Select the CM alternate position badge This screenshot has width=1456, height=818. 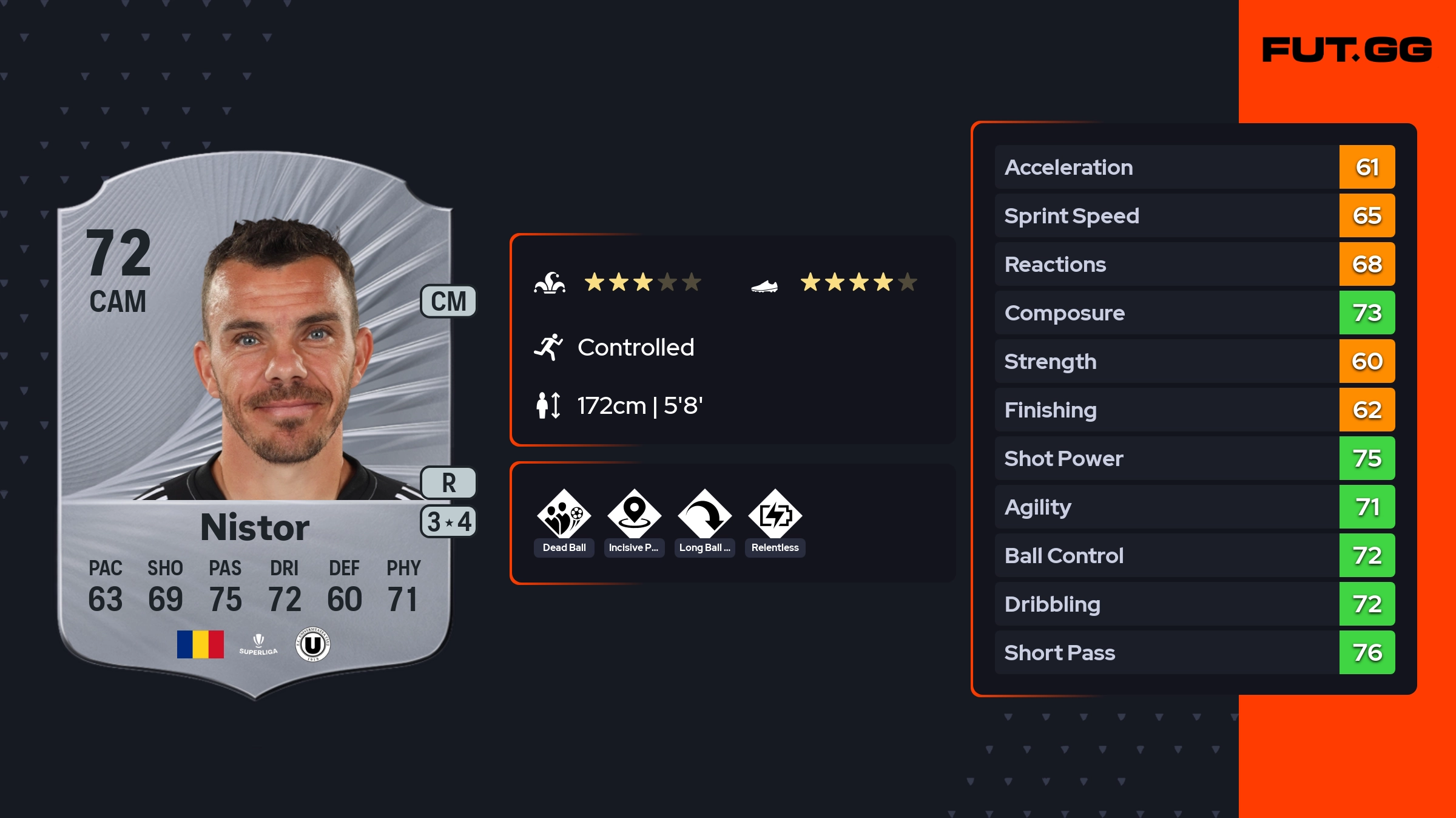pyautogui.click(x=448, y=301)
